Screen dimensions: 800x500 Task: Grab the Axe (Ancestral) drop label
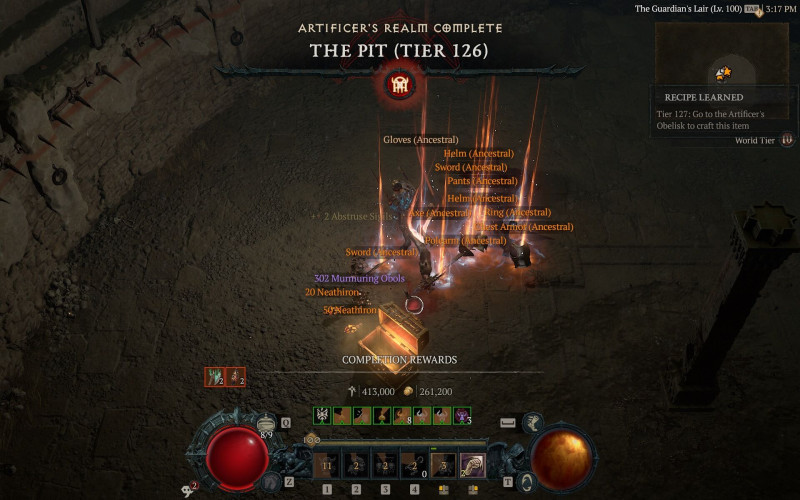439,213
